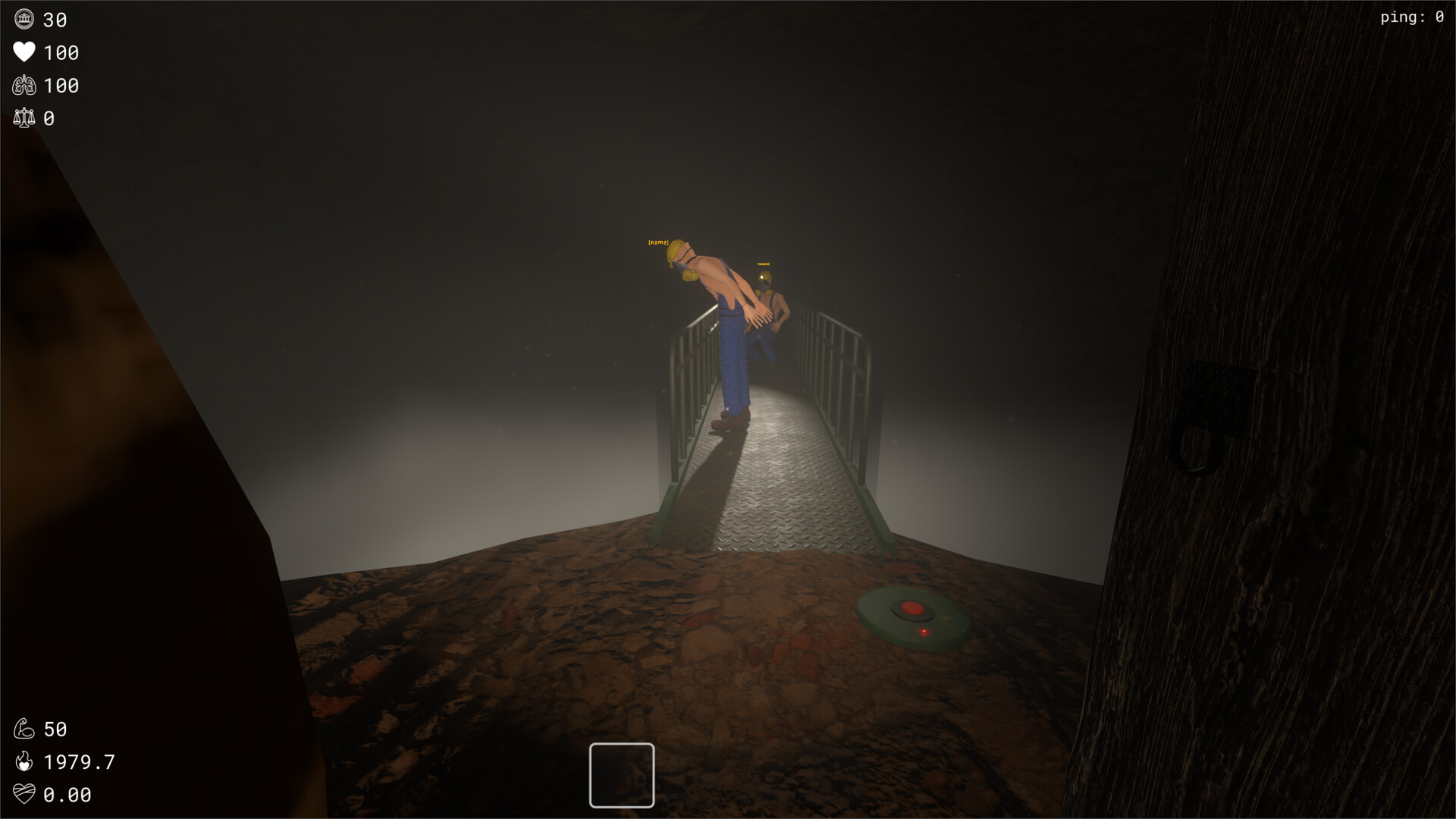
Task: Click the calorie counter showing 1979.7
Action: 78,761
